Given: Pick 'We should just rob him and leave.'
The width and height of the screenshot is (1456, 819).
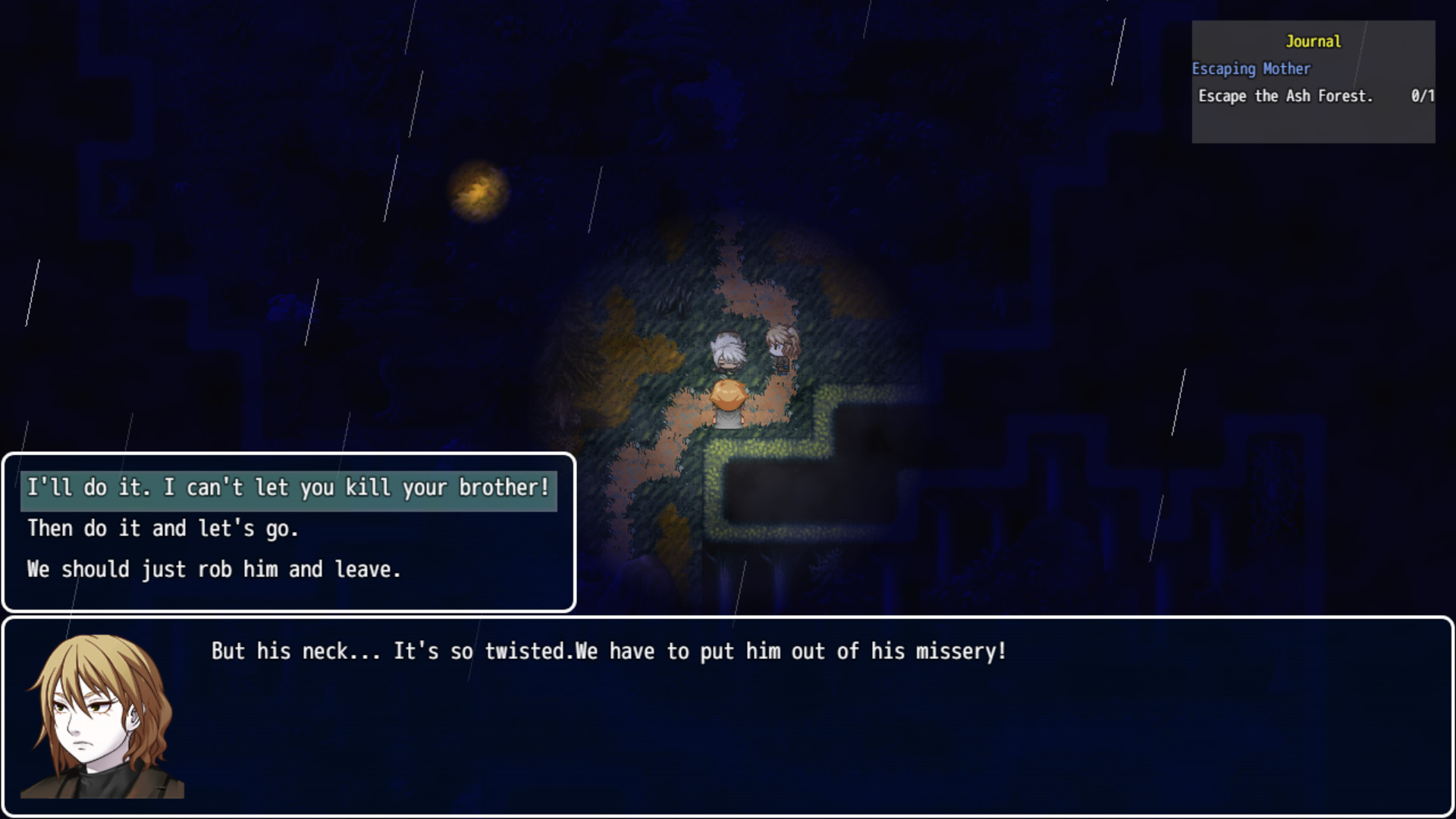Looking at the screenshot, I should 215,570.
